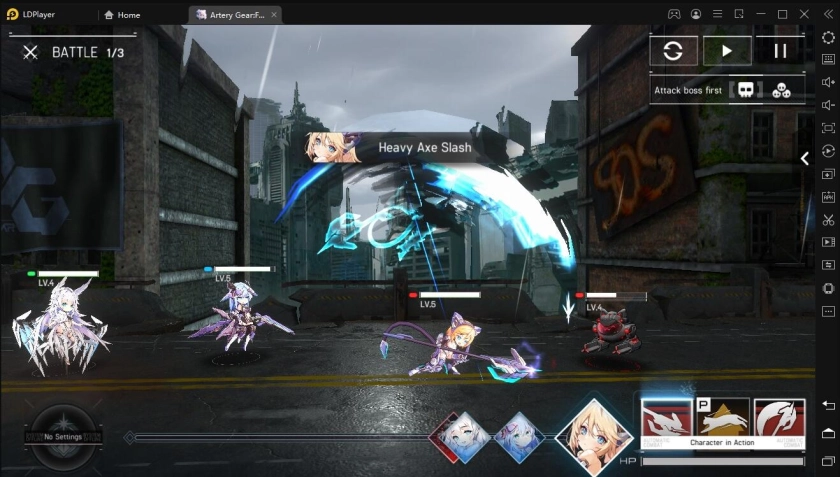Tap the active blonde character portrait
This screenshot has width=840, height=477.
(596, 432)
